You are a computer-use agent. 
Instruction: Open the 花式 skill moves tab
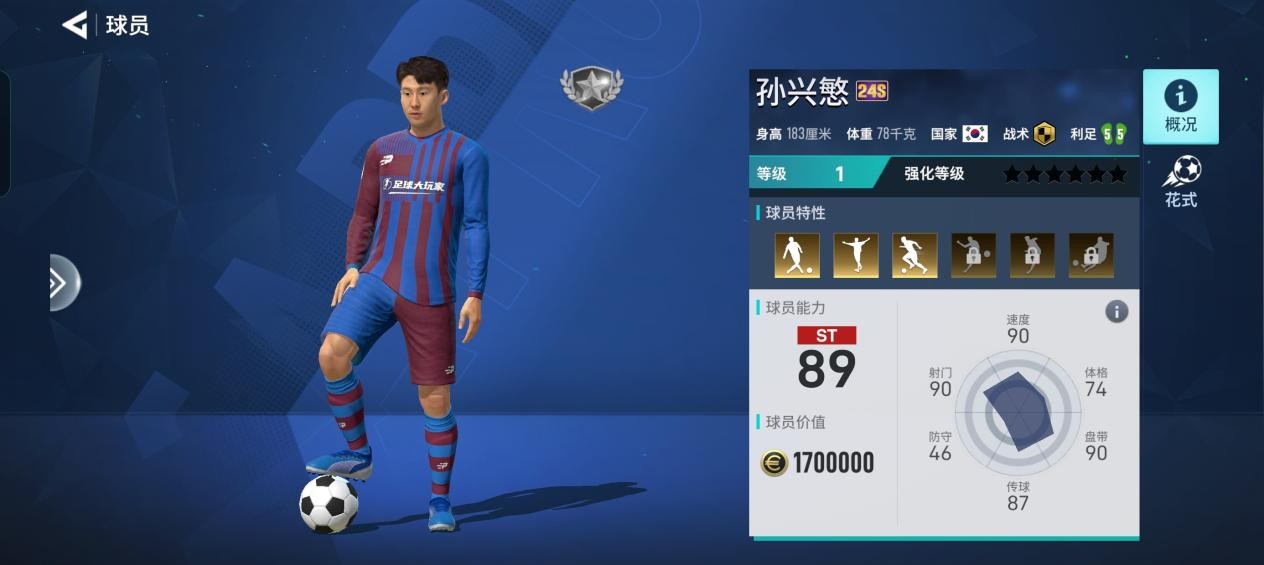coord(1180,183)
